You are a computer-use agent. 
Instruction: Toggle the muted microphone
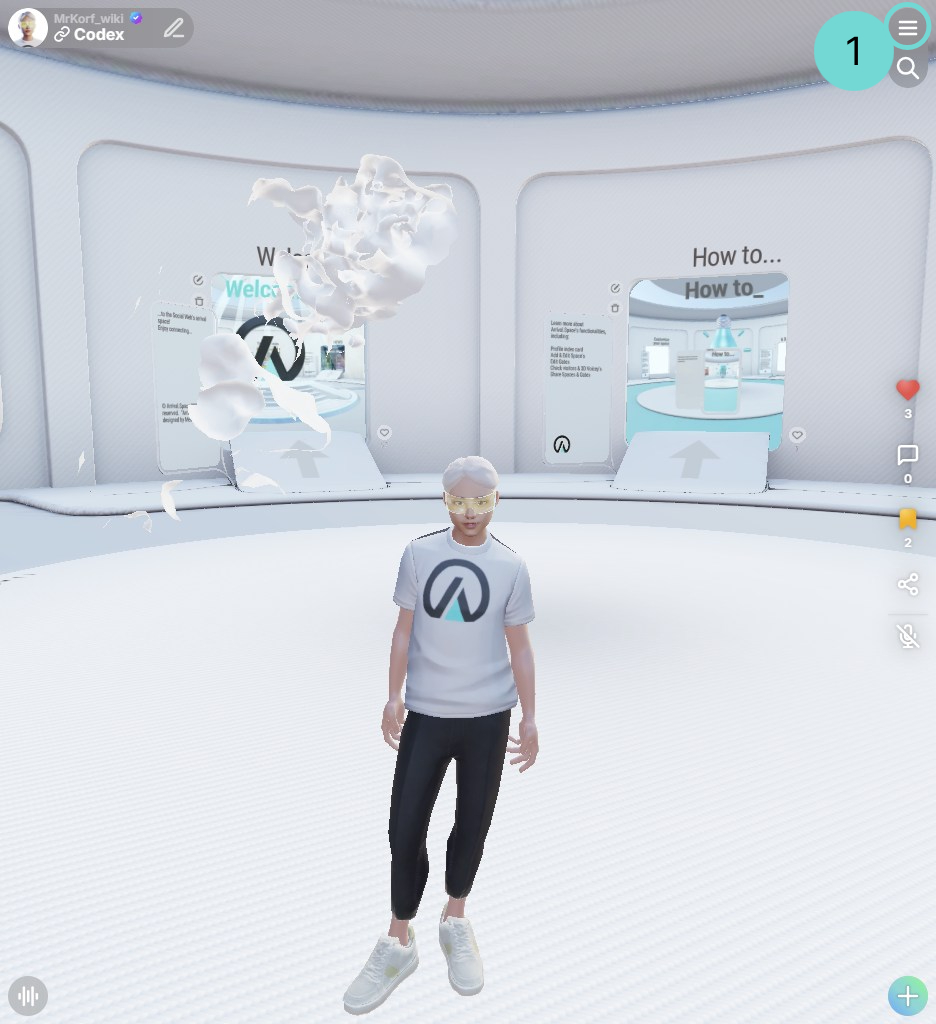click(908, 636)
